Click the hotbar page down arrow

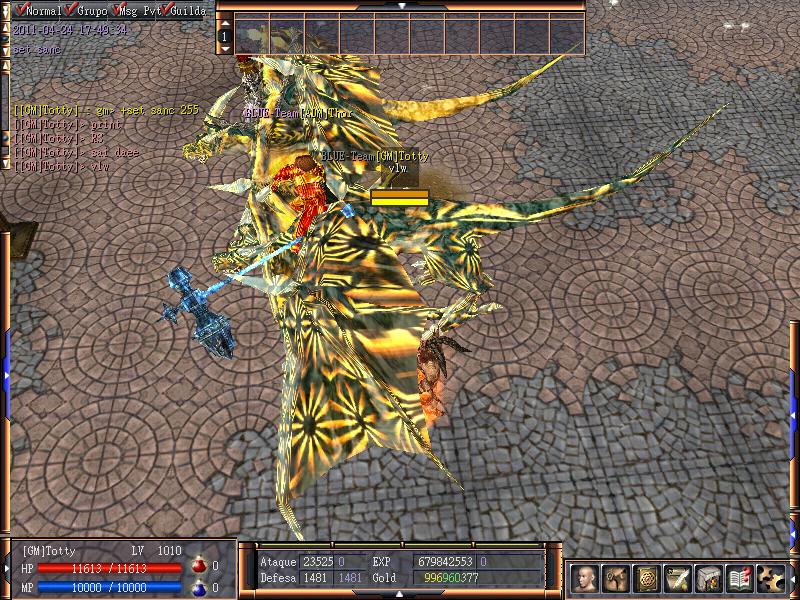point(225,47)
